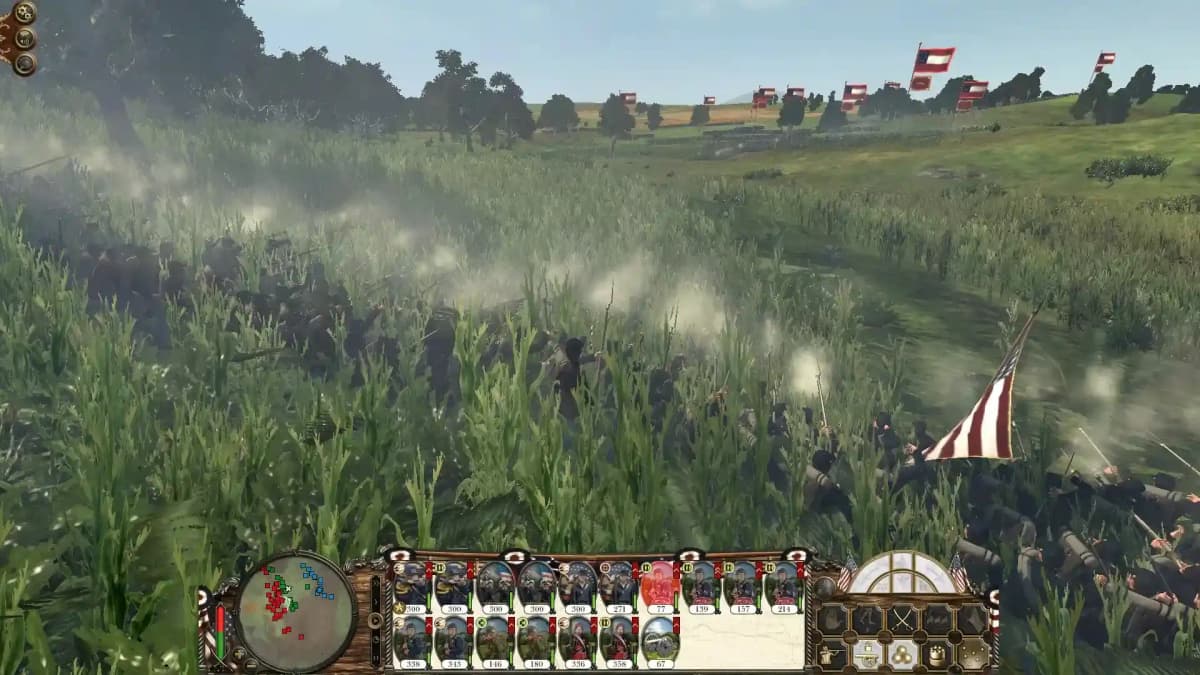Activate the crossed sabres melee command

[902, 619]
